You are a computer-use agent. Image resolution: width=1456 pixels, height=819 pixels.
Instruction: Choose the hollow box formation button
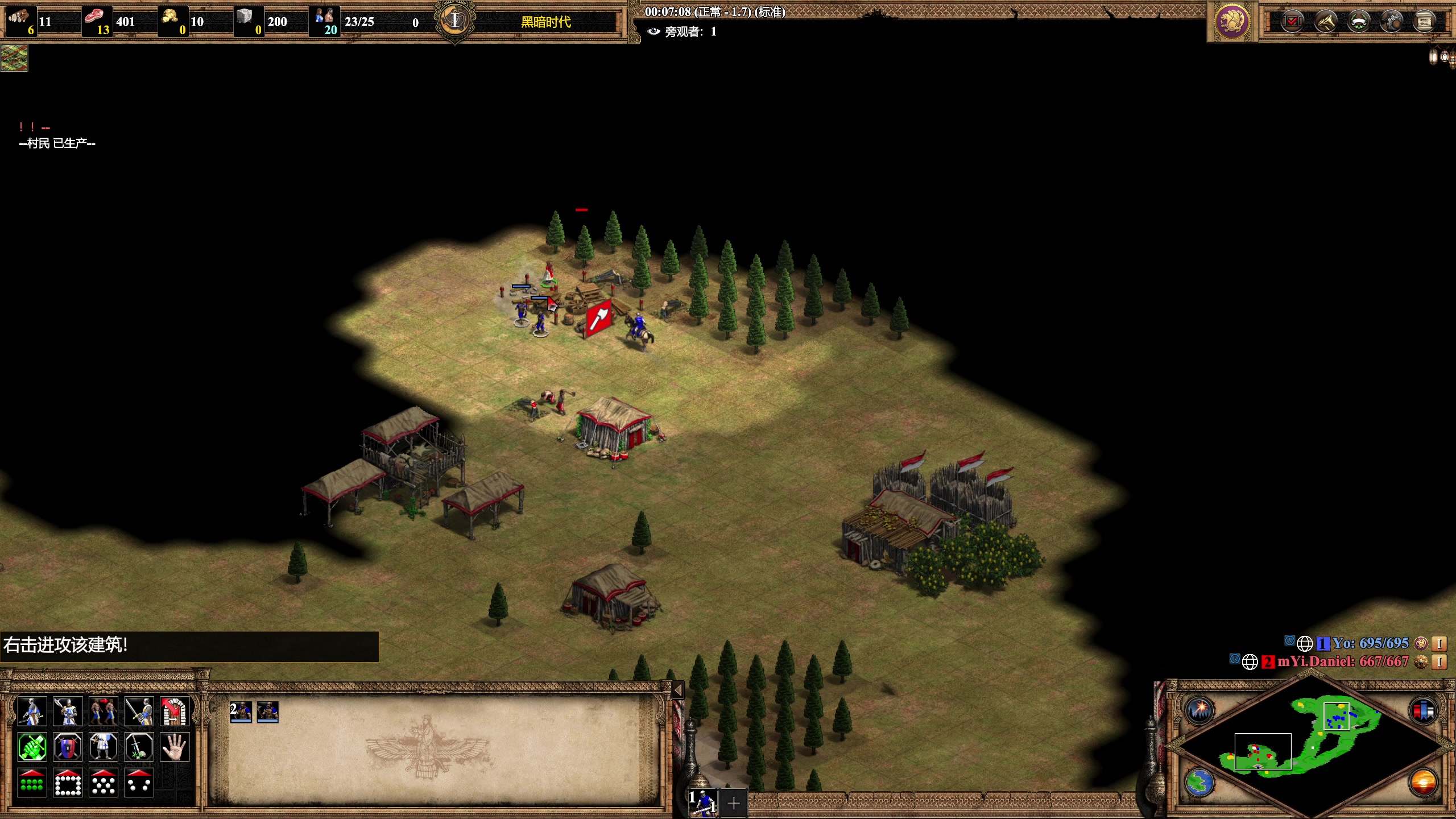[x=68, y=783]
